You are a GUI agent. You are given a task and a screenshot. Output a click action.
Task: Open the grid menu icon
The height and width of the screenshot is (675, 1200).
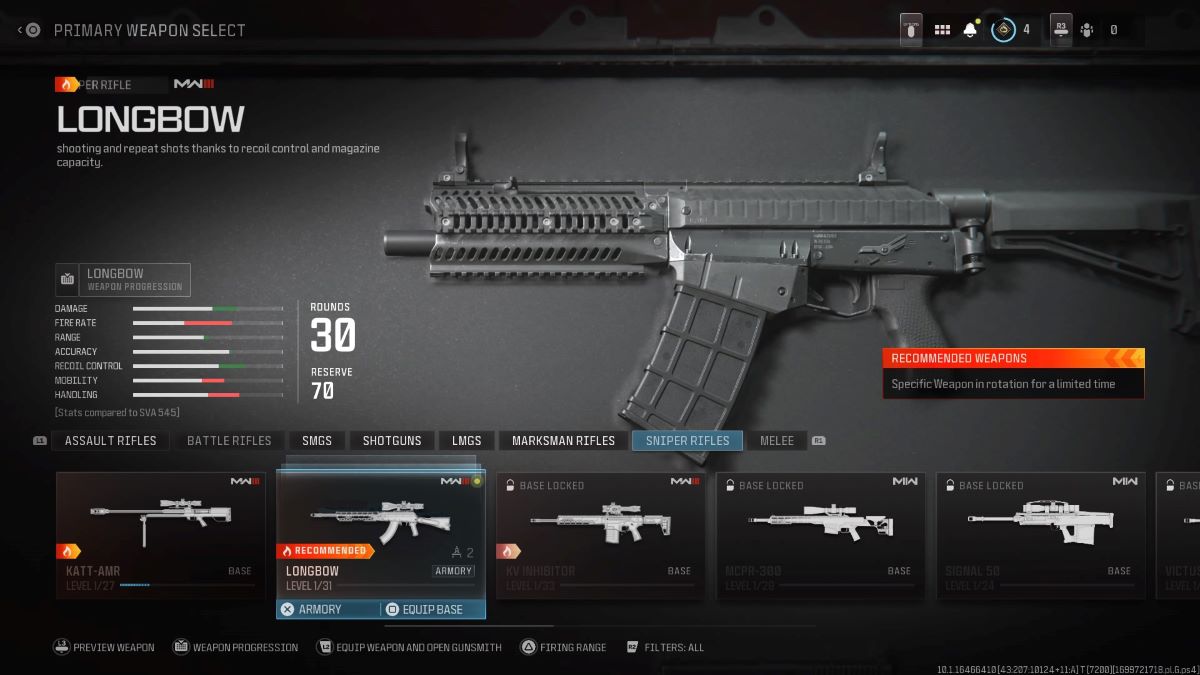[x=942, y=30]
